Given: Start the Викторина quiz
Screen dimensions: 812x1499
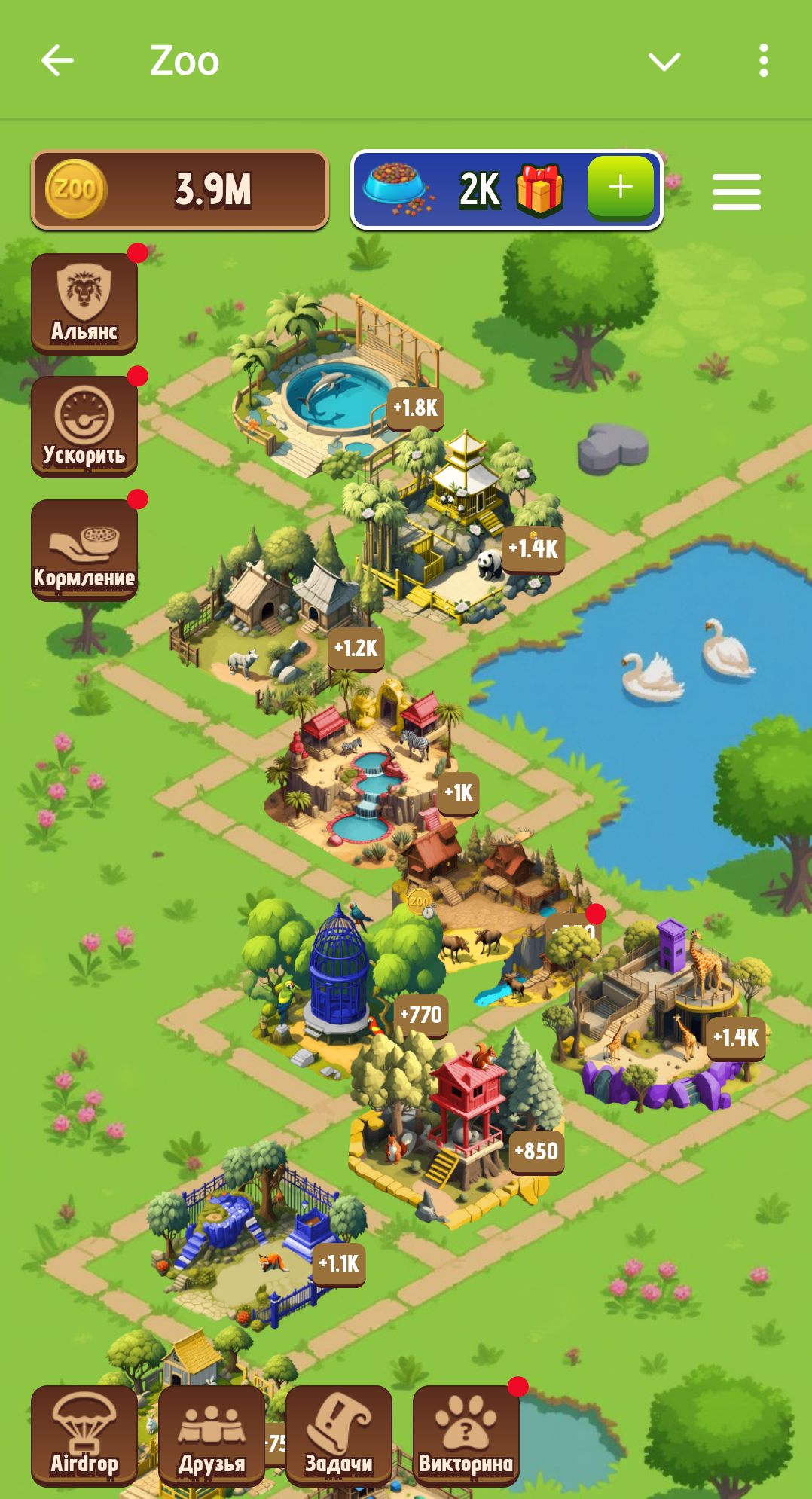Looking at the screenshot, I should click(466, 1435).
